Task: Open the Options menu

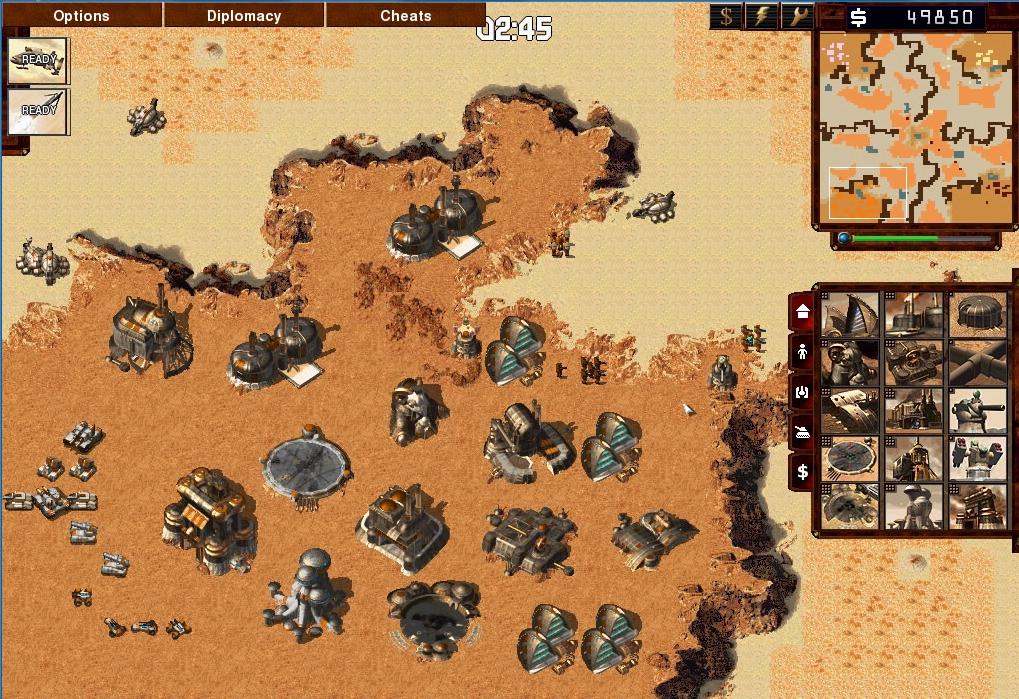Action: tap(81, 16)
